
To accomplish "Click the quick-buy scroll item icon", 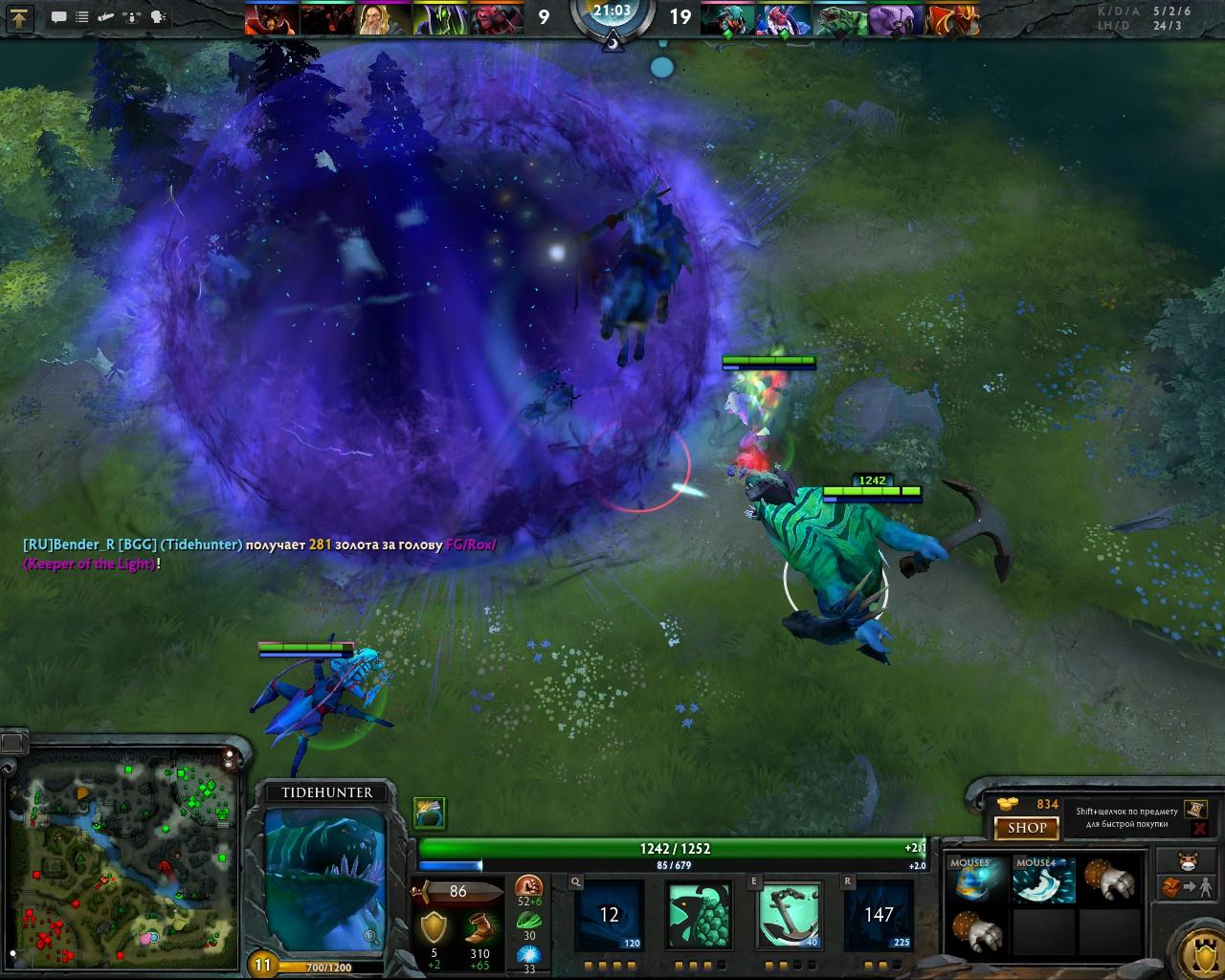I will [1194, 810].
